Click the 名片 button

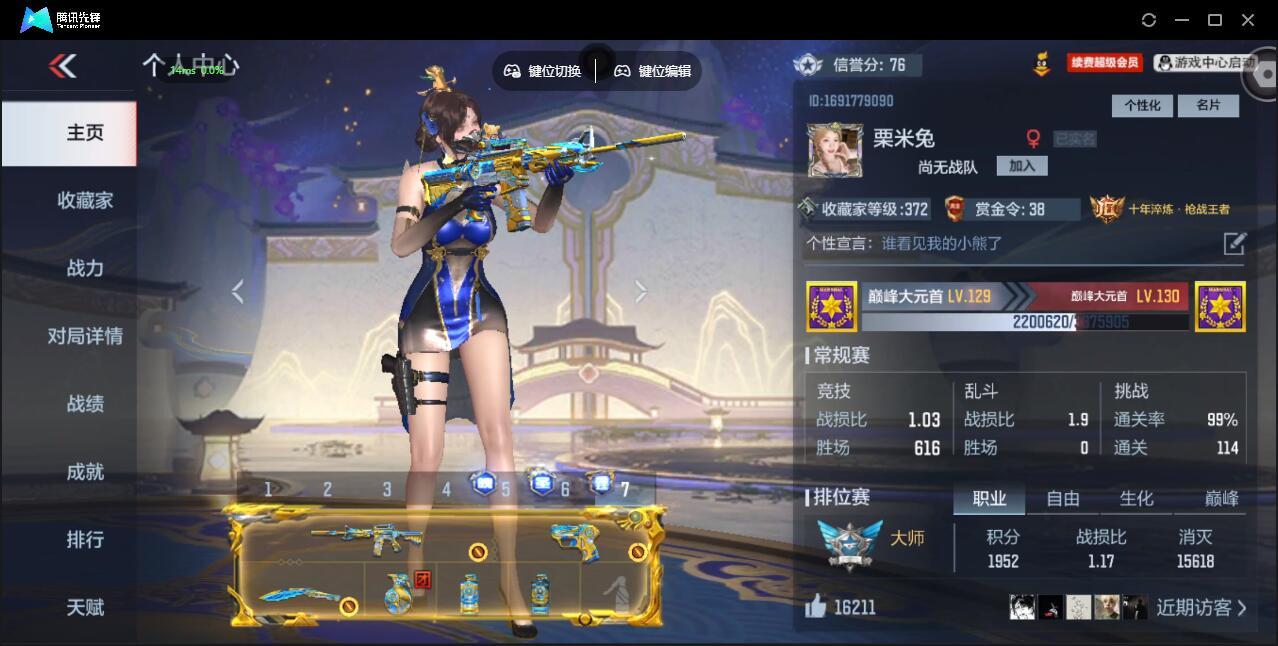1208,105
